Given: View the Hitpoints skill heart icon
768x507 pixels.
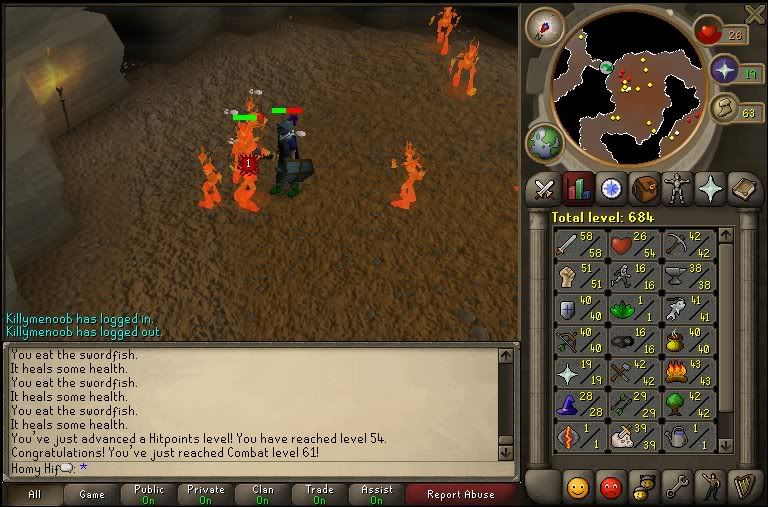Looking at the screenshot, I should (x=633, y=244).
